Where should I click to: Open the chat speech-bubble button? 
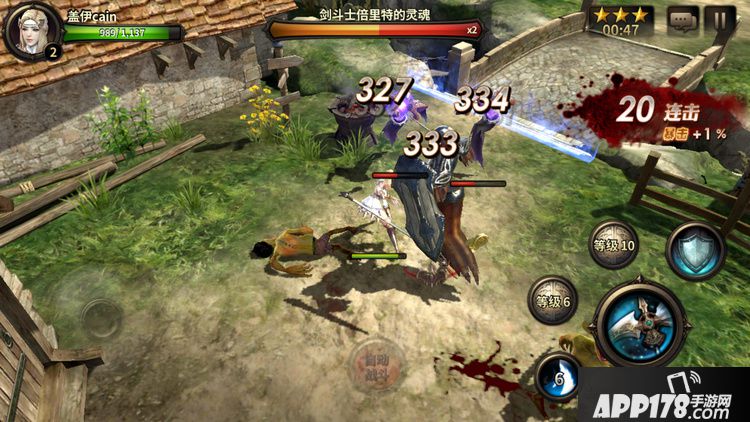(684, 19)
